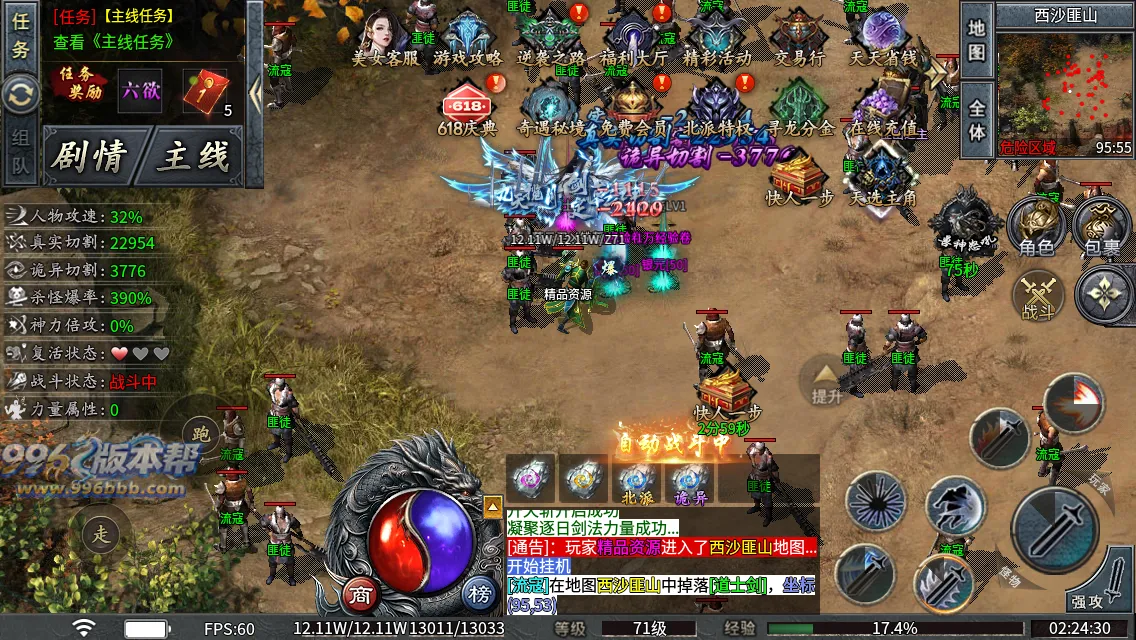This screenshot has width=1136, height=640.
Task: Open the 任务 quest tab
Action: point(20,36)
